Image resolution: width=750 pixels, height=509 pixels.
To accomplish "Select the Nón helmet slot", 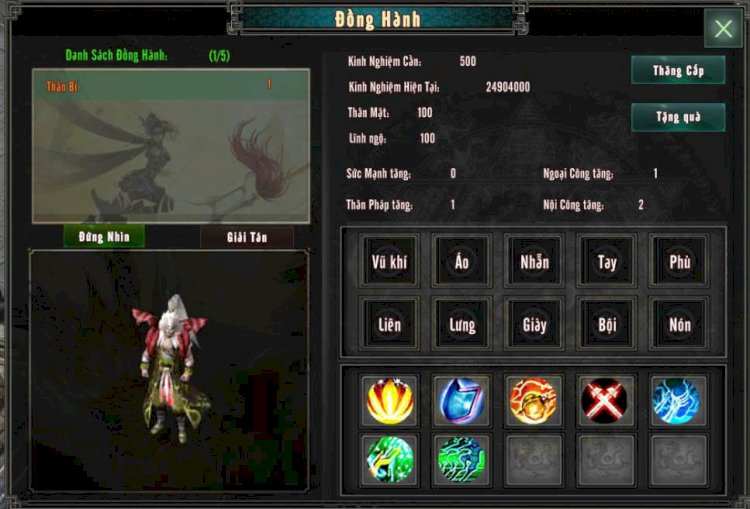I will tap(680, 324).
